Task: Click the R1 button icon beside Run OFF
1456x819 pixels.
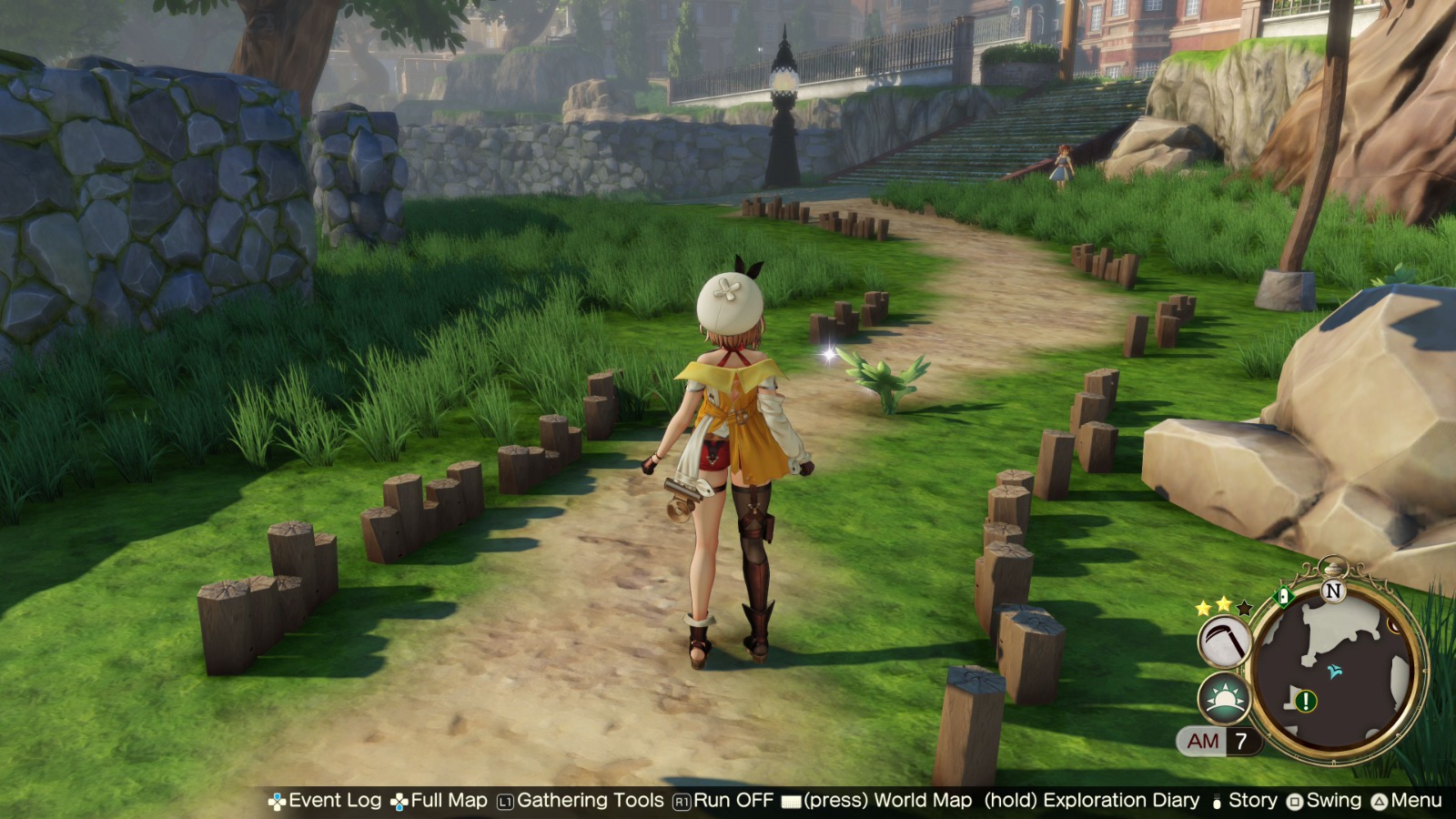Action: [x=682, y=801]
